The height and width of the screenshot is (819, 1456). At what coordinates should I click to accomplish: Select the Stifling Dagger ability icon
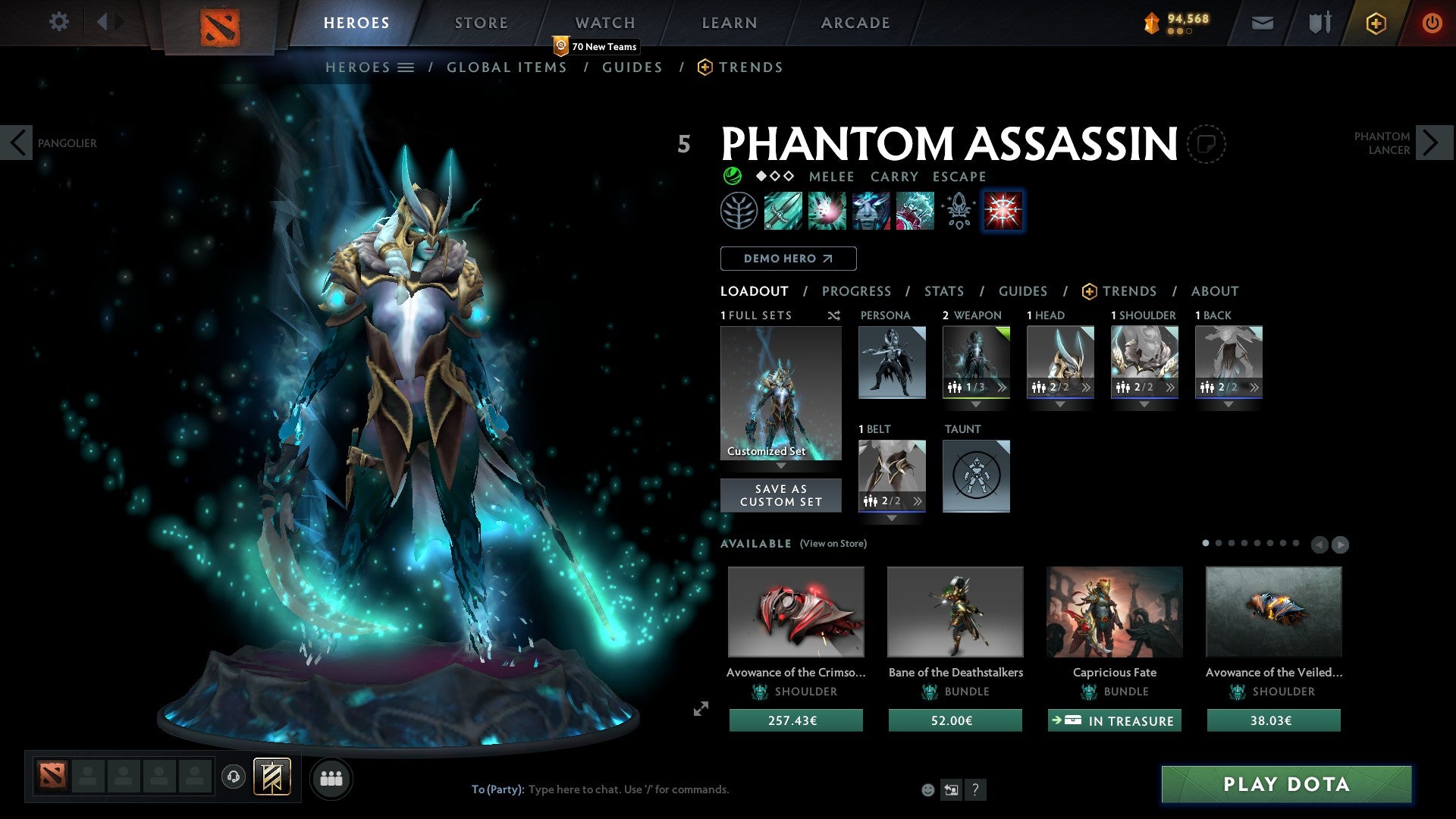point(783,211)
